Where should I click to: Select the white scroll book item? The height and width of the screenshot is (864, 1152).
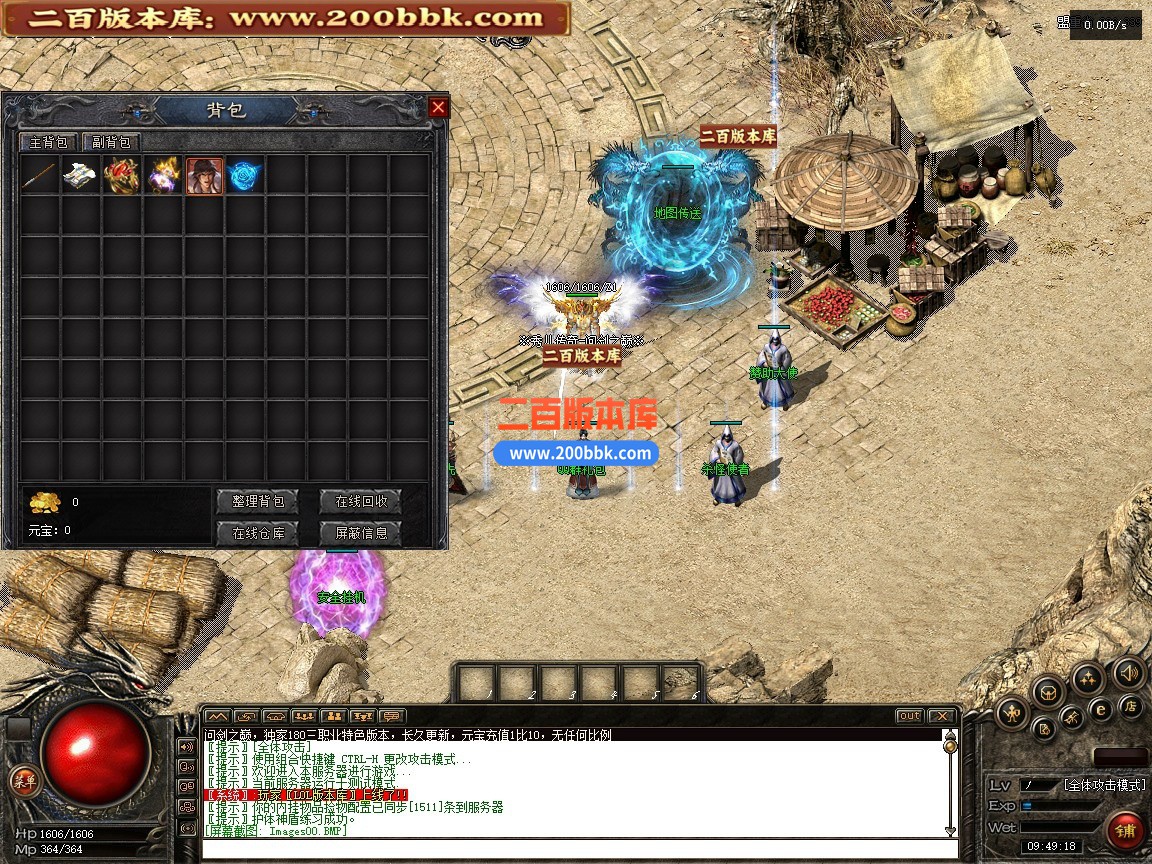tap(81, 176)
